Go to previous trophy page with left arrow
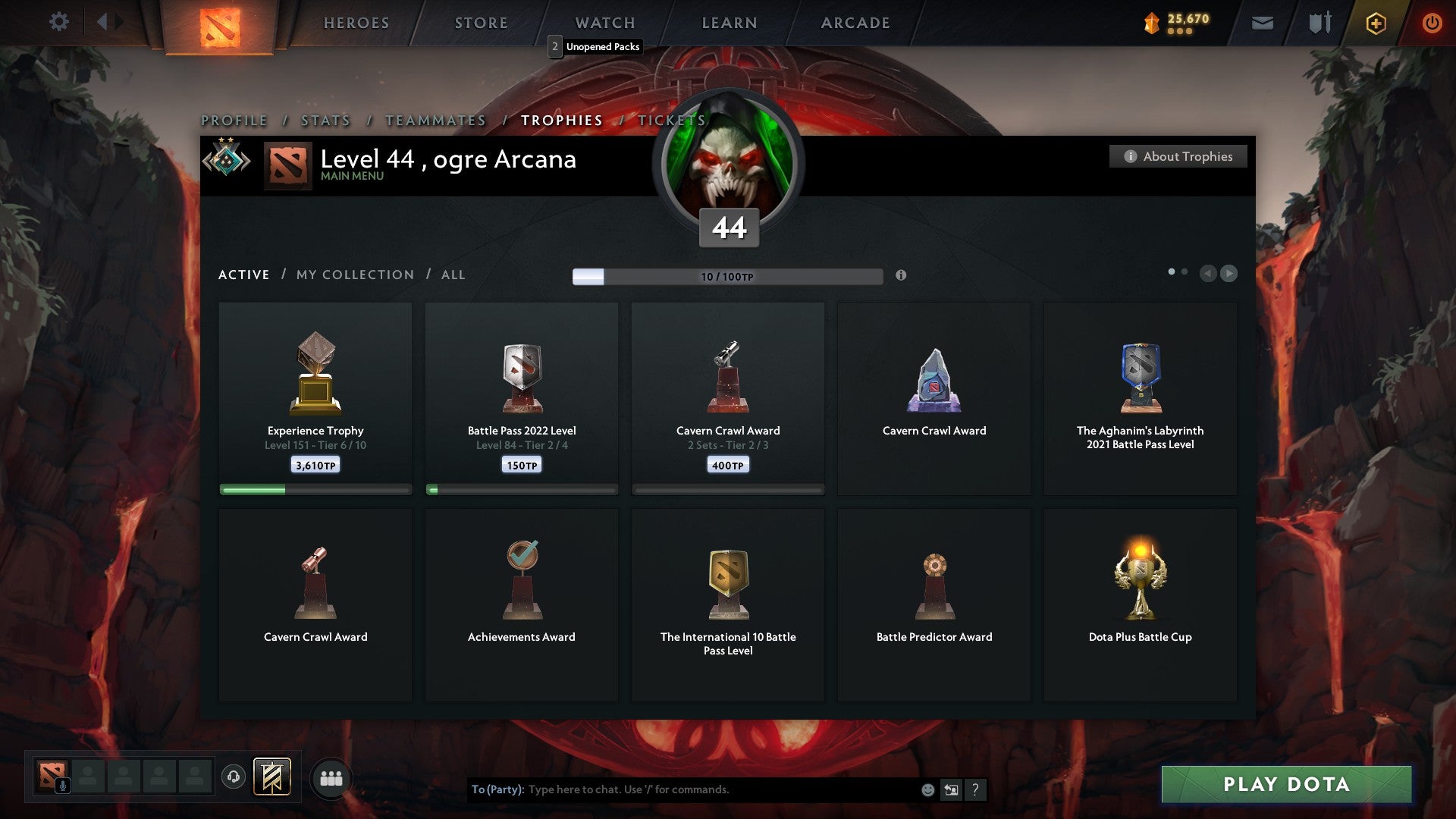 [1209, 274]
